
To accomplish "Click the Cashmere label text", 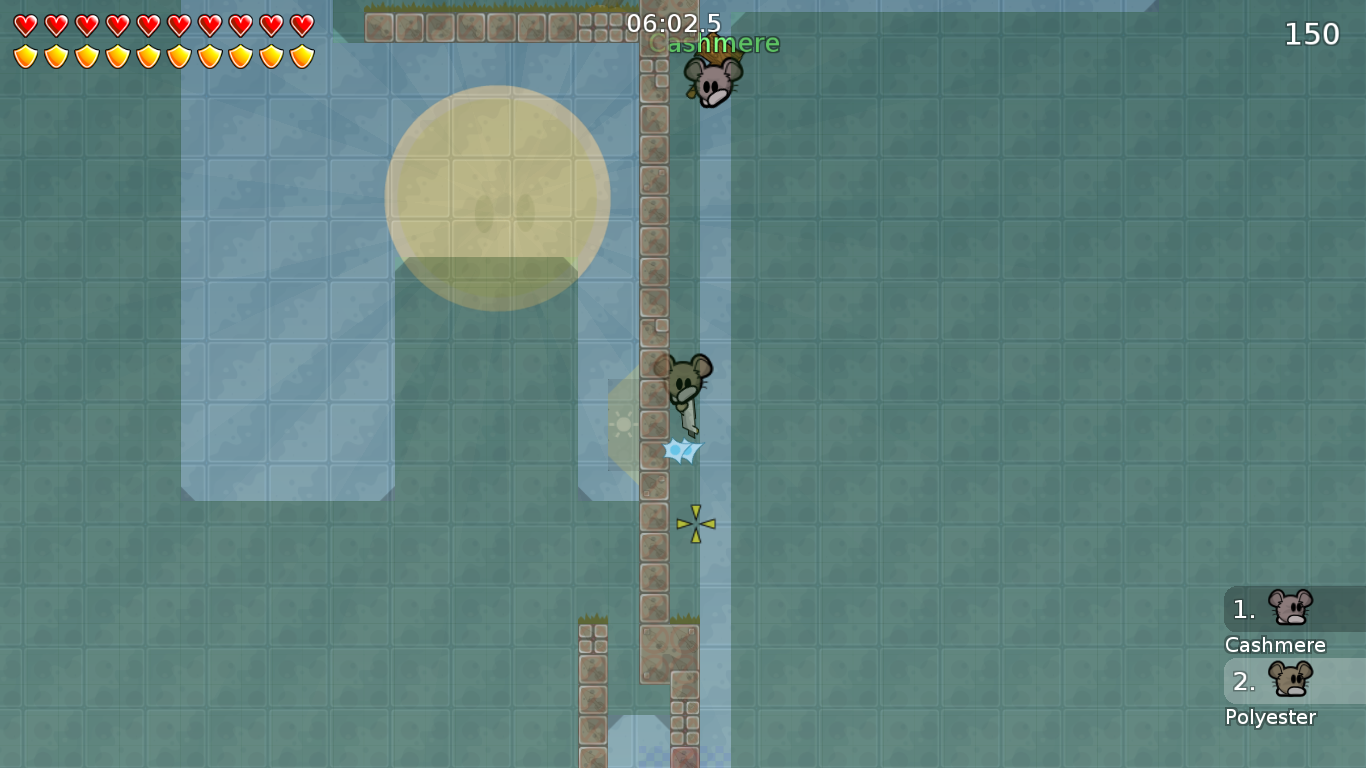I will (x=1274, y=645).
